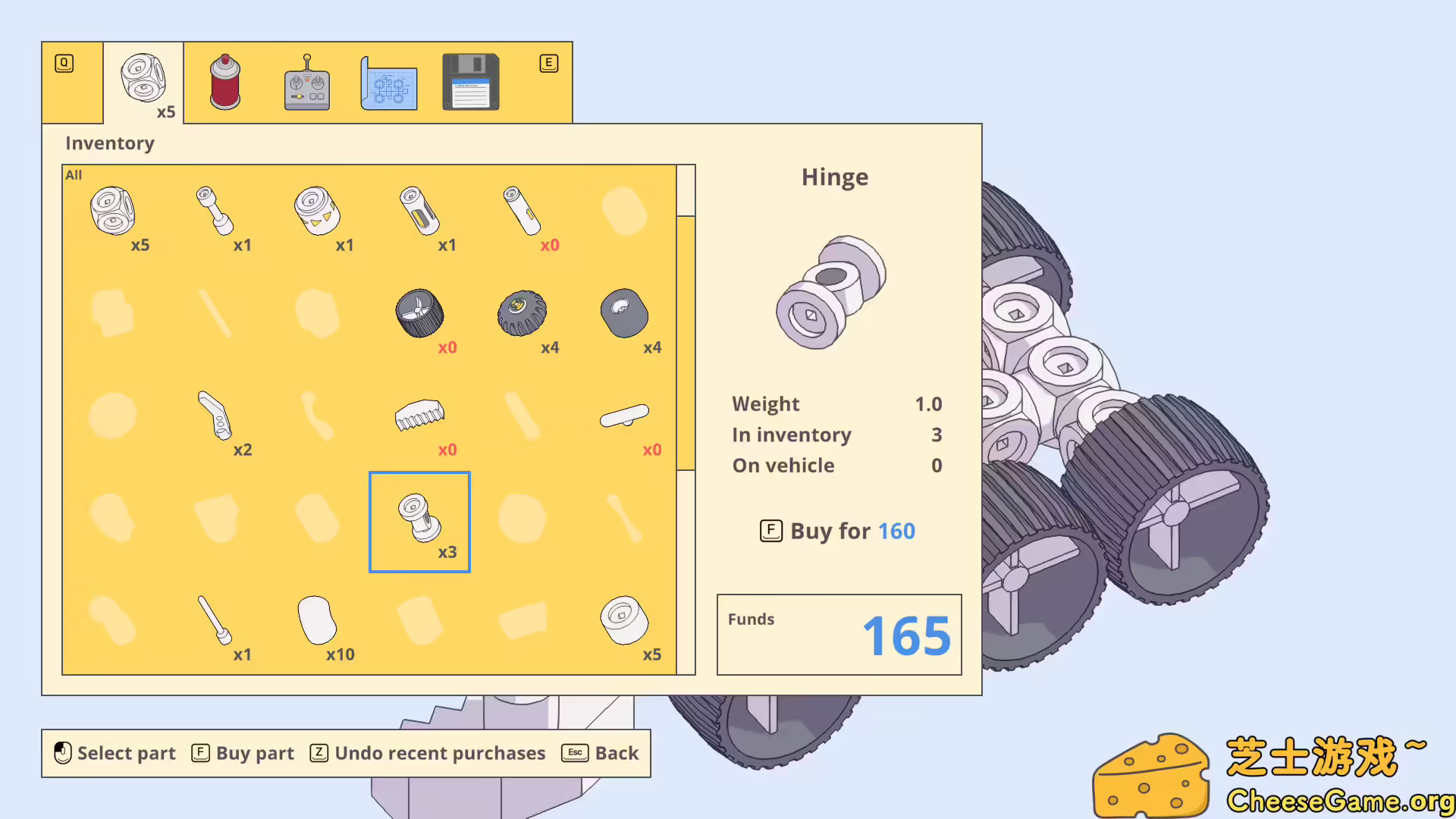Select the cube block part with x5
The width and height of the screenshot is (1456, 819).
click(x=114, y=211)
